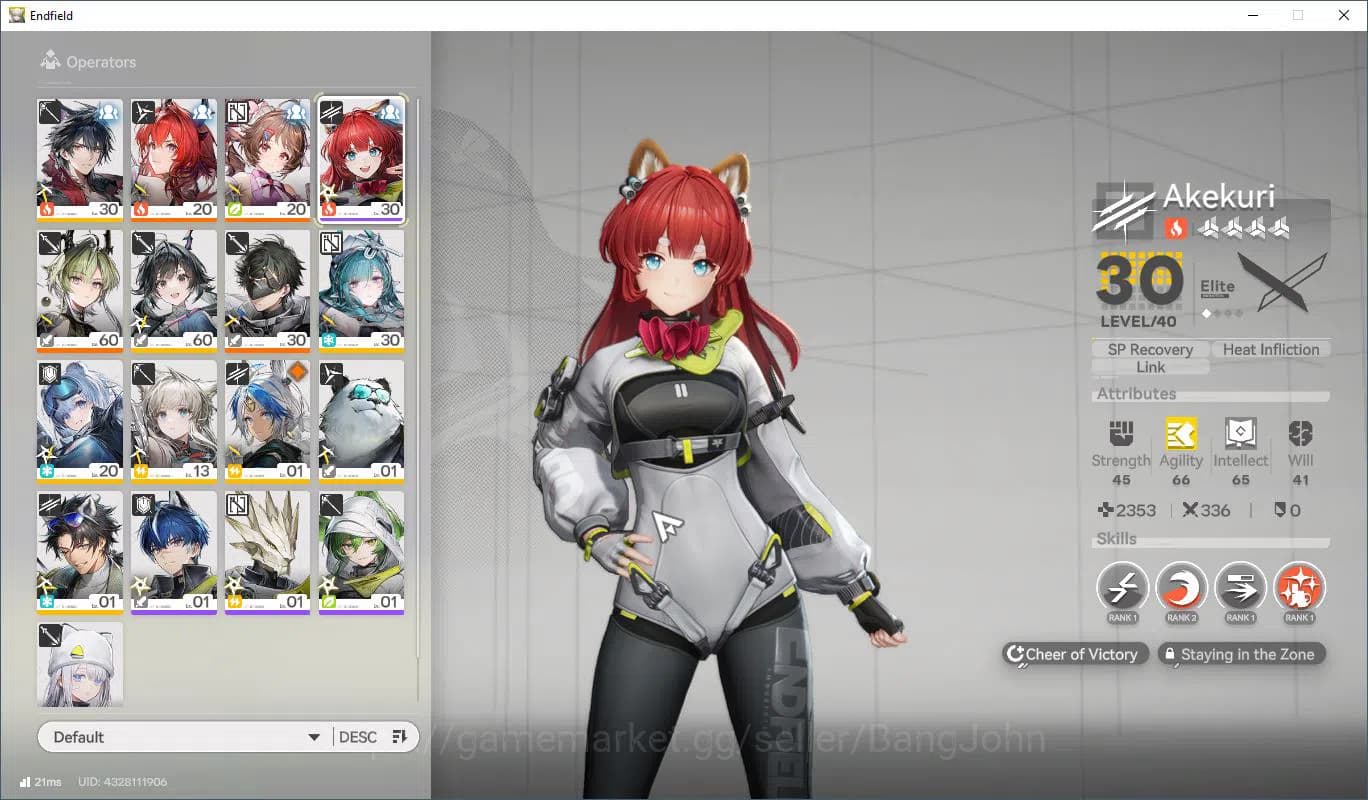Toggle the Cheer of Victory option

pos(1074,654)
